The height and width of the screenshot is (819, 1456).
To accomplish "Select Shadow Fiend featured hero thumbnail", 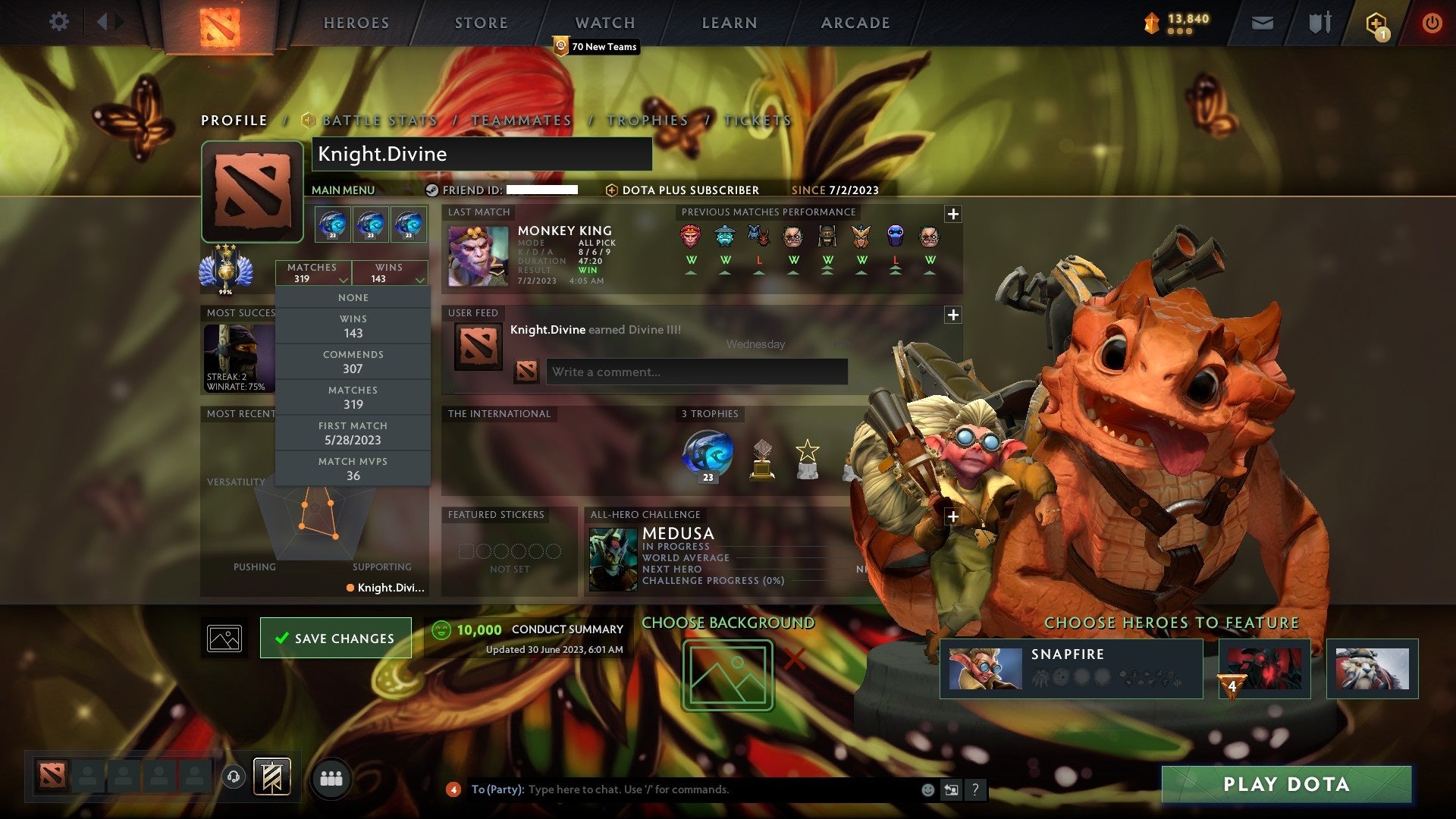I will tap(1264, 669).
